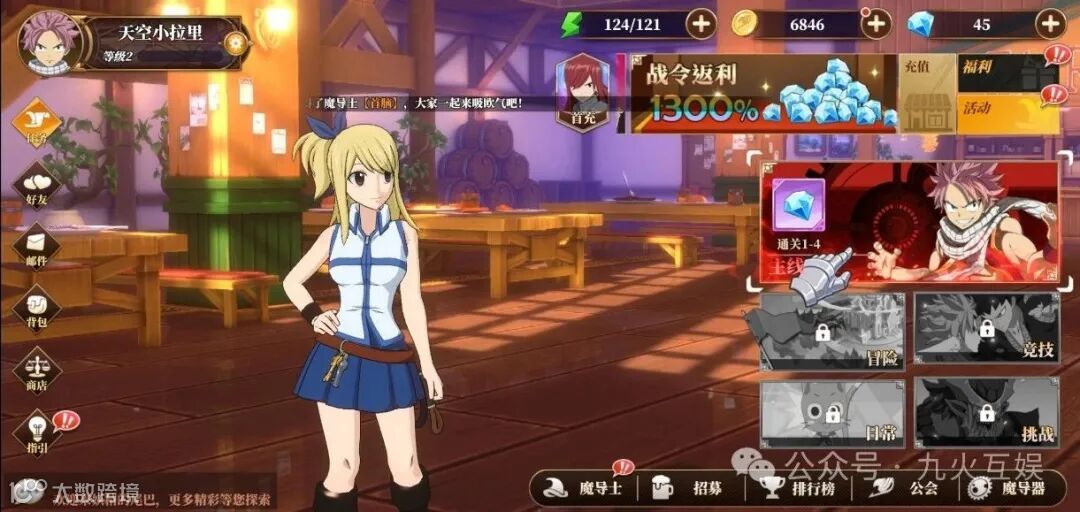Visit the 商店 shop
The image size is (1080, 512).
coord(37,371)
